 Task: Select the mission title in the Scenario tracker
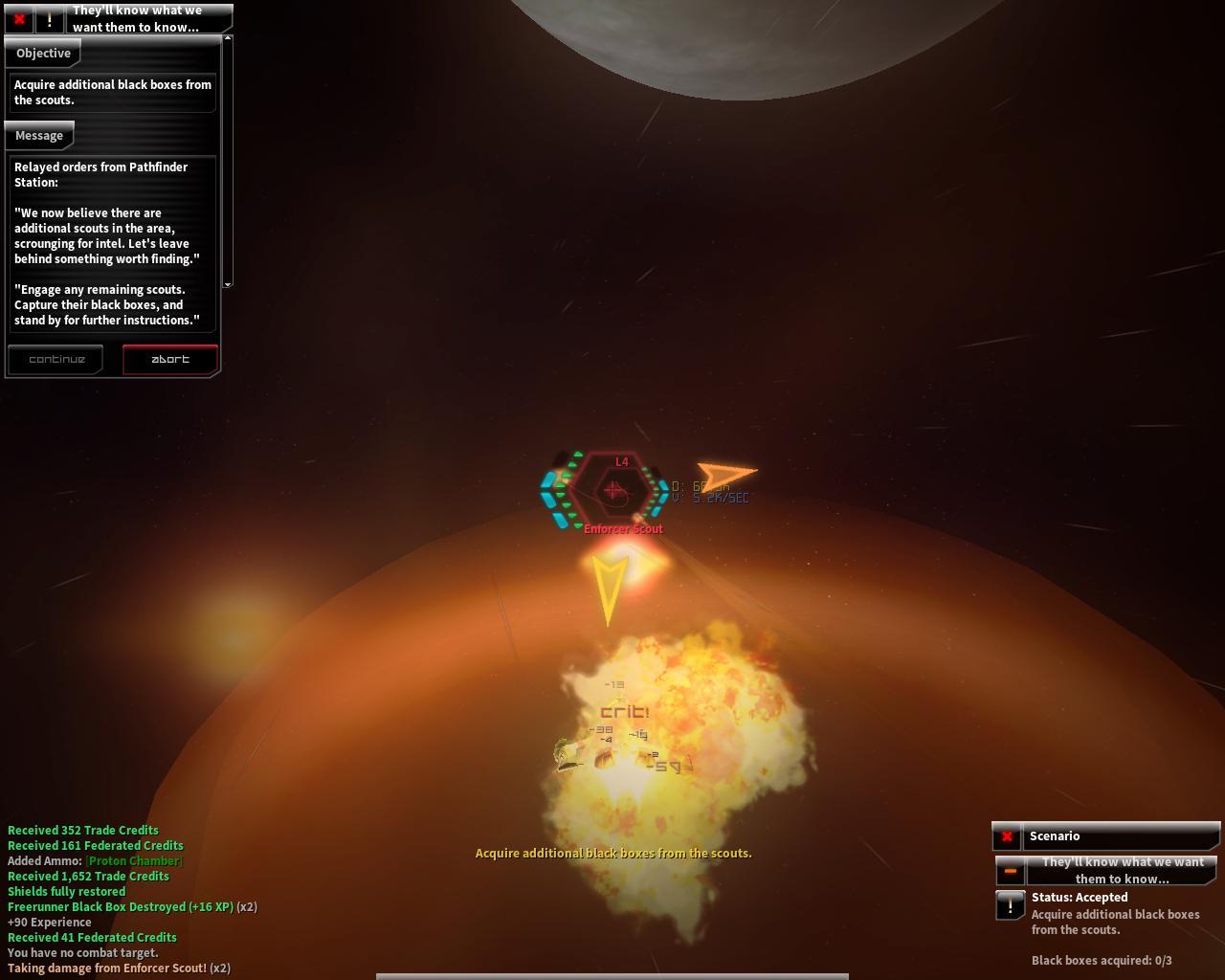[x=1123, y=871]
